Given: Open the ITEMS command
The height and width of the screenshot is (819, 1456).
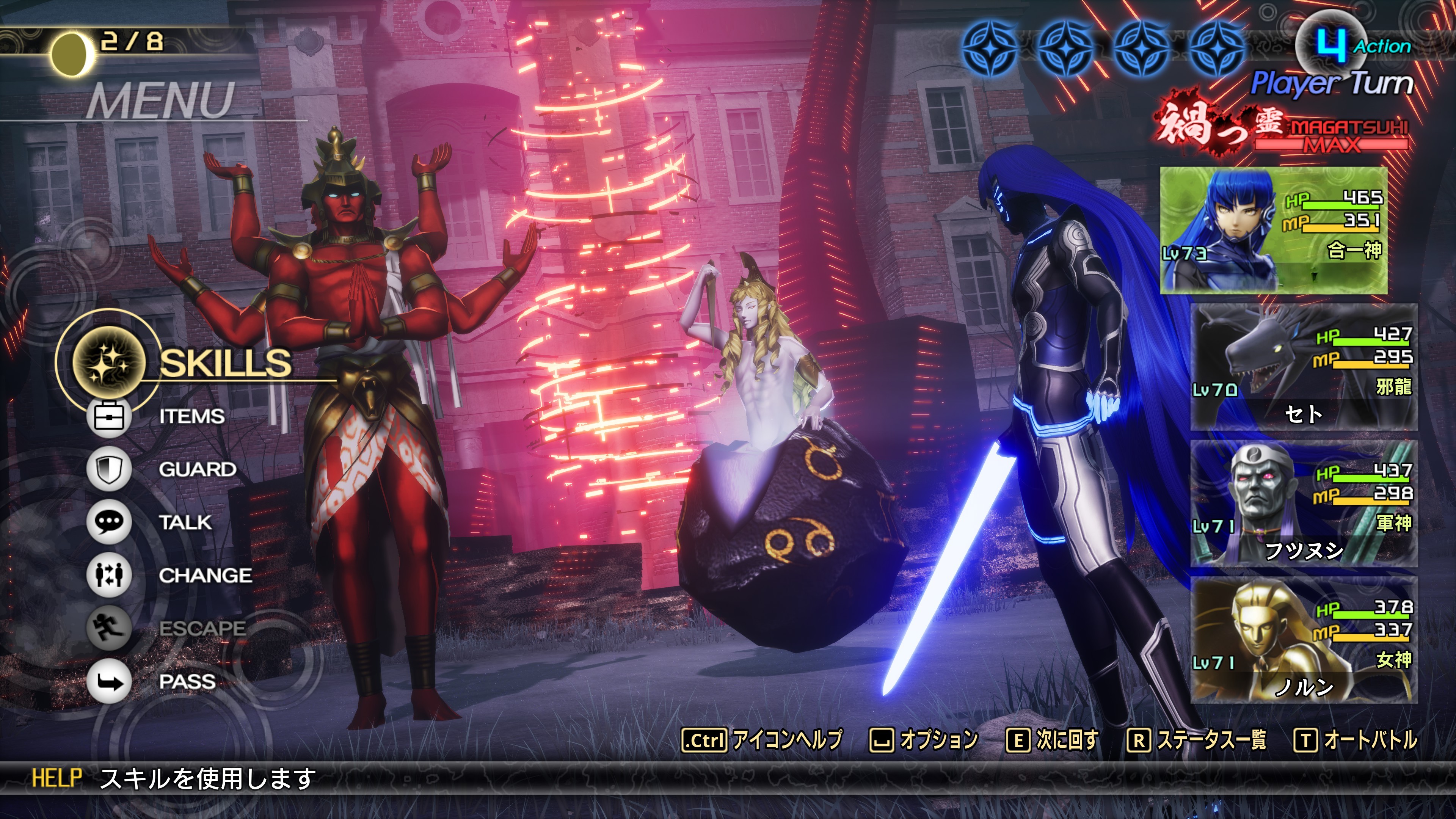Looking at the screenshot, I should pos(191,417).
